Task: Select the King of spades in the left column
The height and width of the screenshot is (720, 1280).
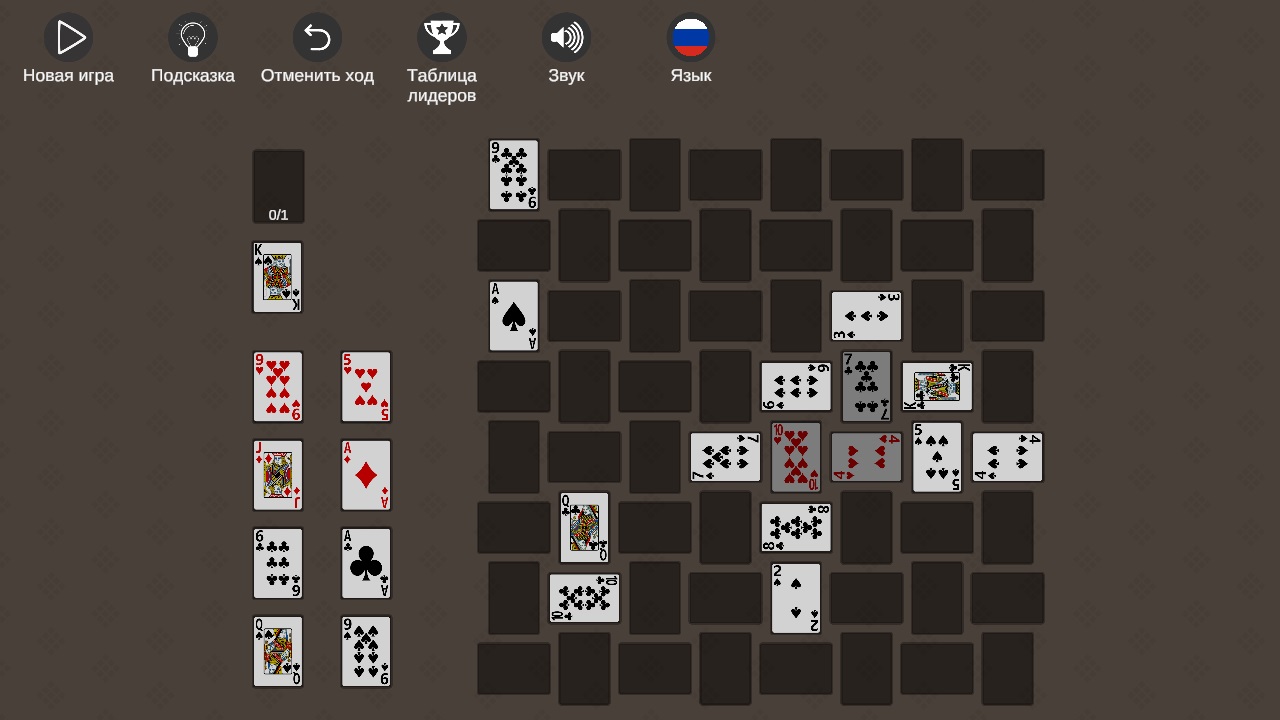Action: 277,277
